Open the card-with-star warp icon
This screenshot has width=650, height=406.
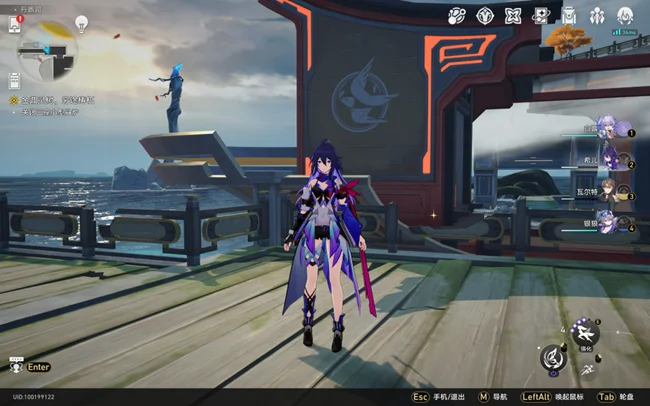pos(541,15)
